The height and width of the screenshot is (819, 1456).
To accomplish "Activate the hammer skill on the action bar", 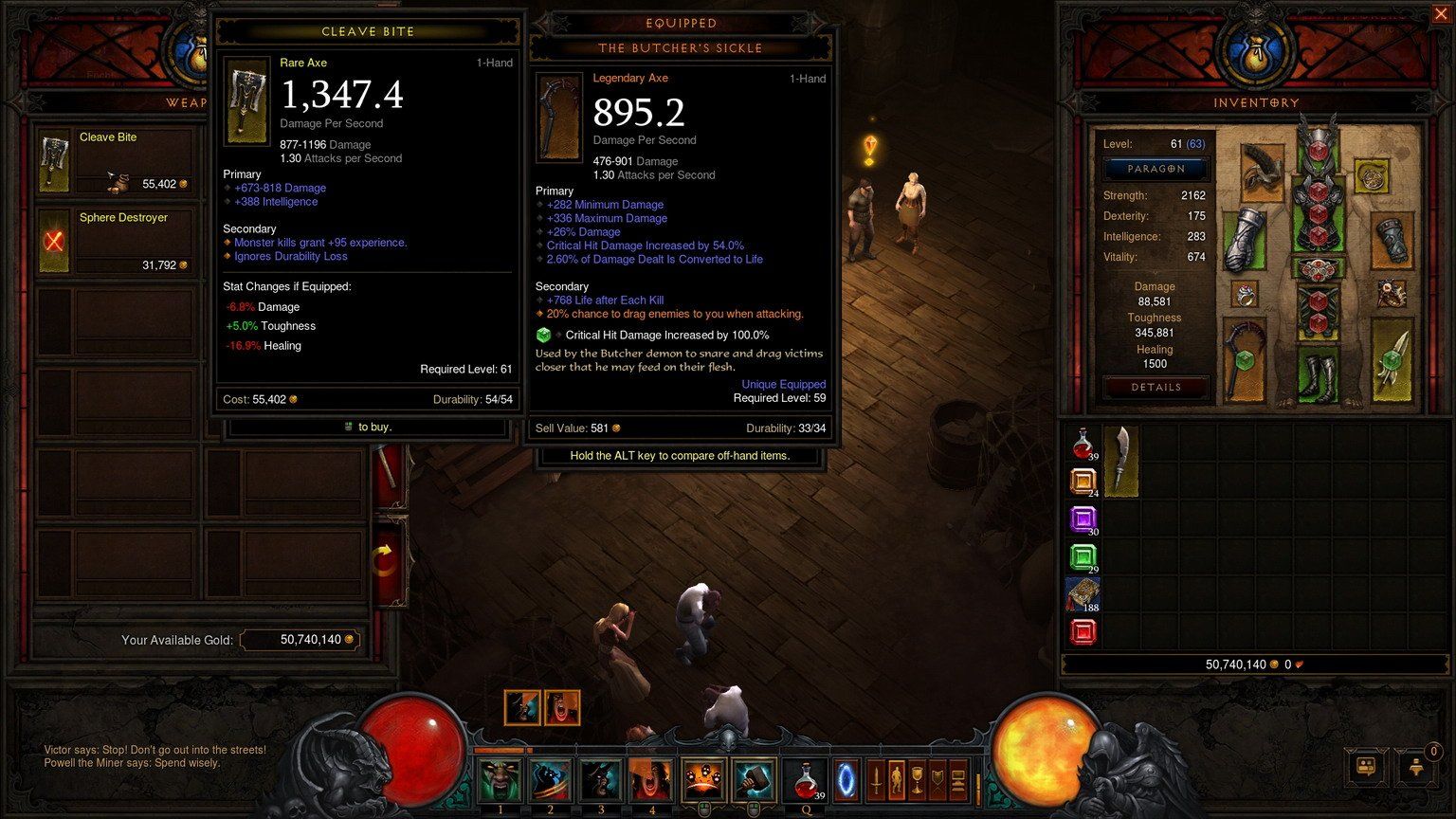I will click(754, 780).
